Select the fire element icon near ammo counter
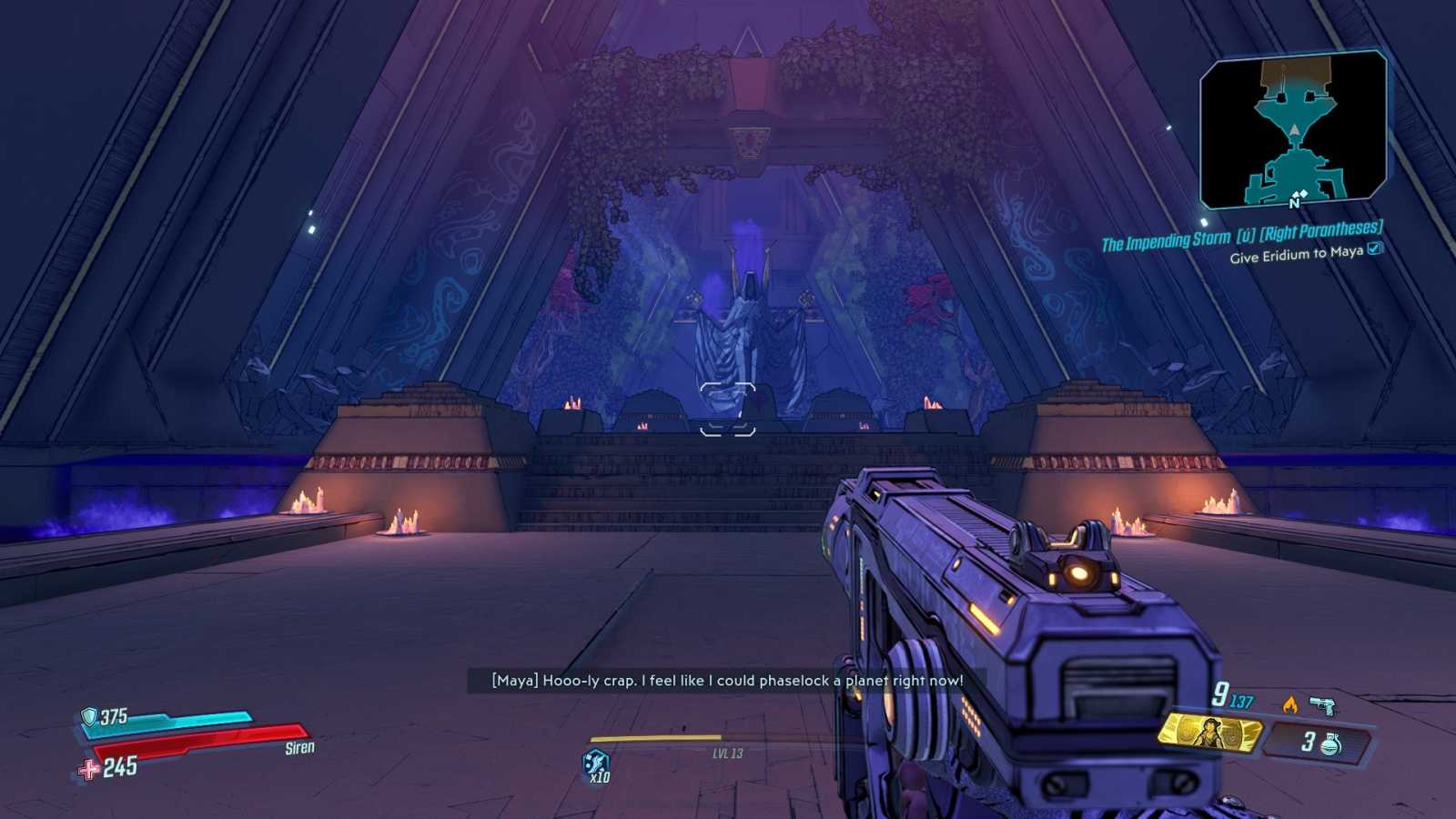The width and height of the screenshot is (1456, 819). (1290, 704)
